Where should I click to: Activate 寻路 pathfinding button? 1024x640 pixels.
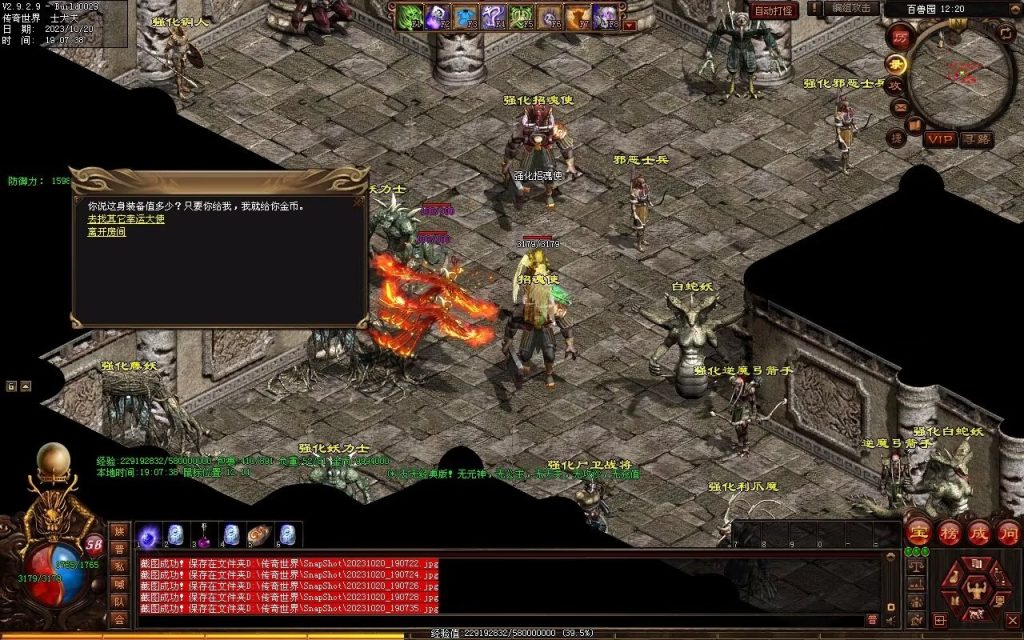(x=977, y=139)
